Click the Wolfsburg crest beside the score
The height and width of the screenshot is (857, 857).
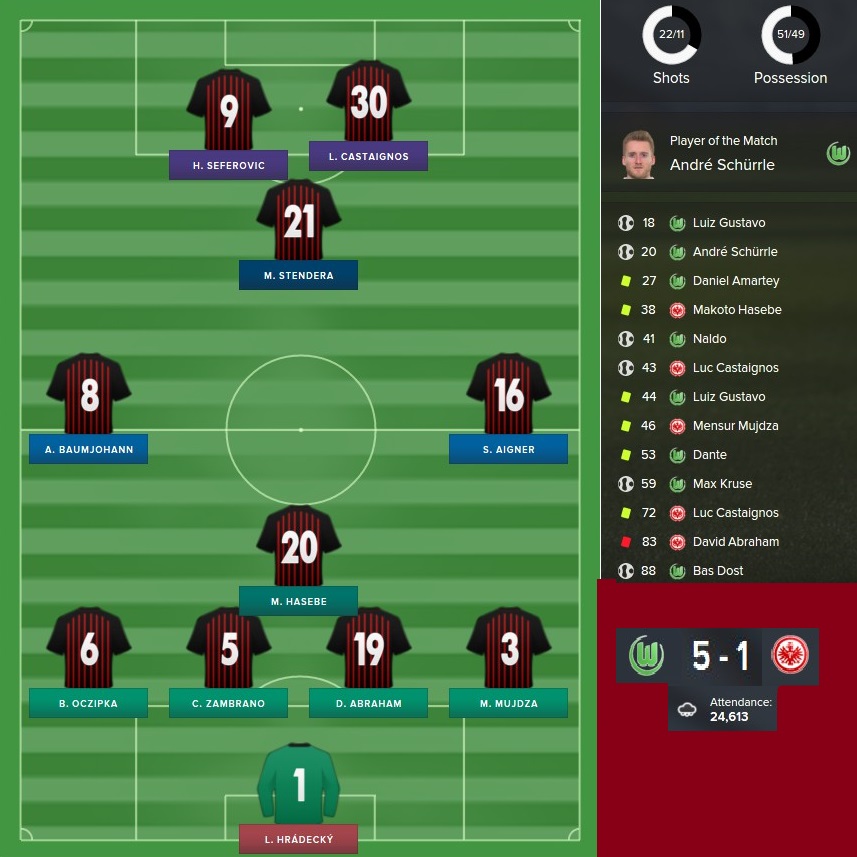click(646, 656)
